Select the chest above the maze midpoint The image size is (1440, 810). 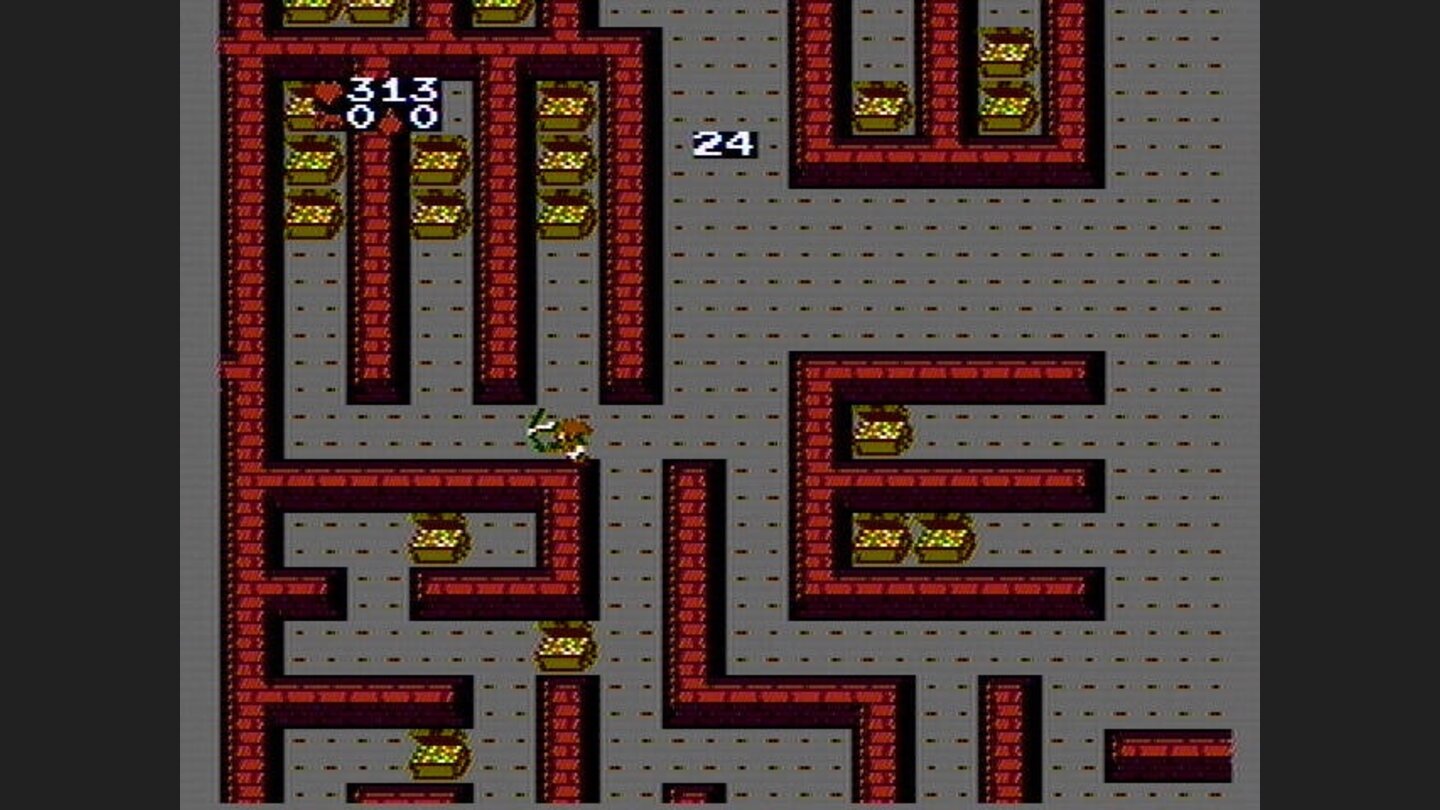(565, 648)
